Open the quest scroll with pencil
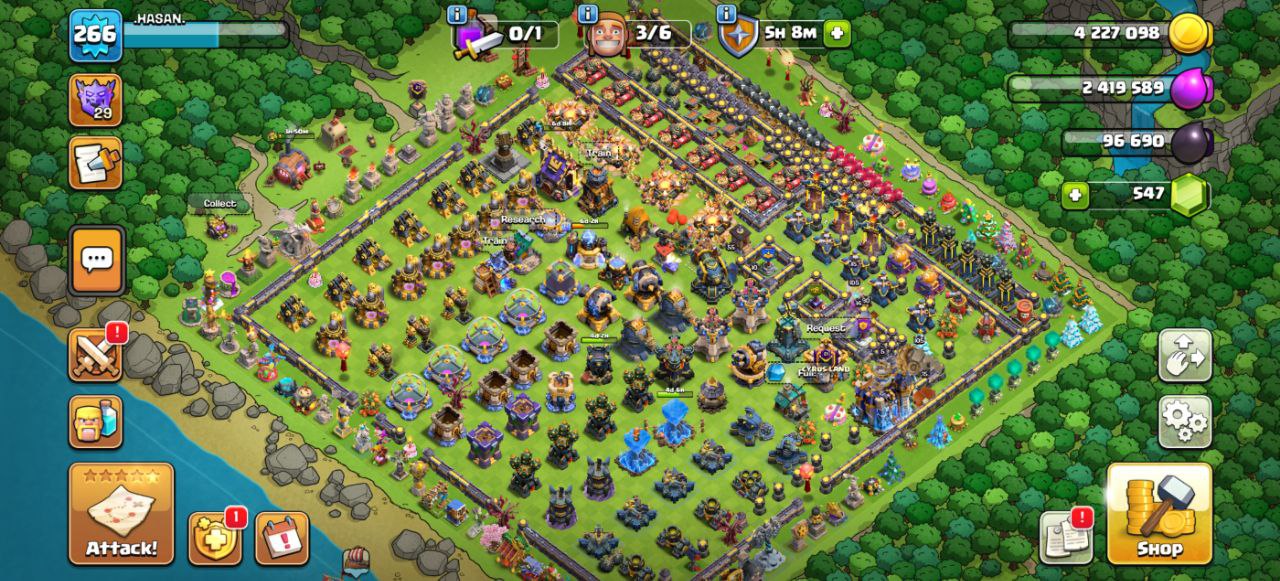Image resolution: width=1280 pixels, height=581 pixels. [x=95, y=163]
